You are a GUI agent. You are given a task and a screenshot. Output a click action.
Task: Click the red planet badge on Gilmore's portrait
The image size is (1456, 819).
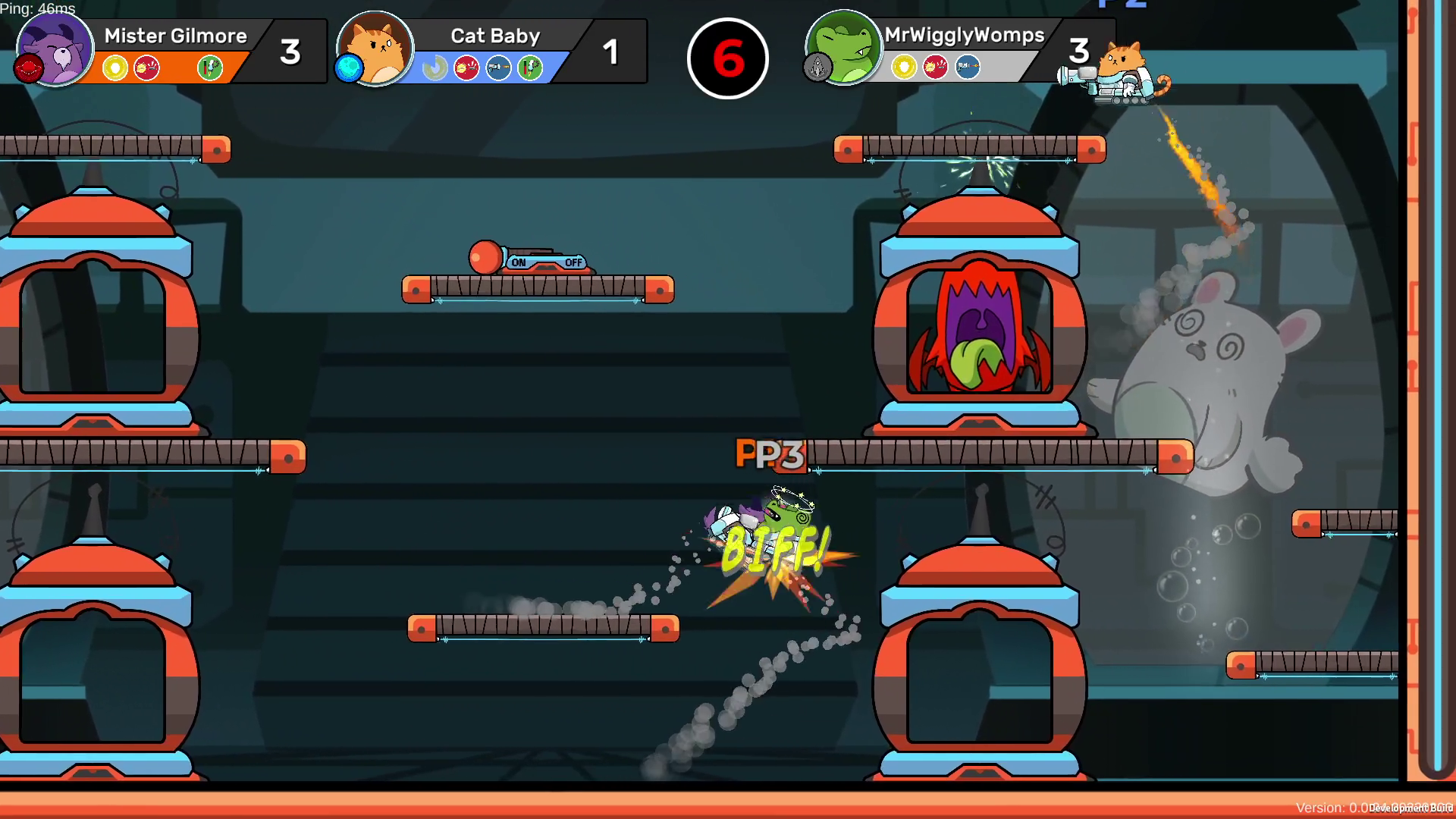coord(28,68)
